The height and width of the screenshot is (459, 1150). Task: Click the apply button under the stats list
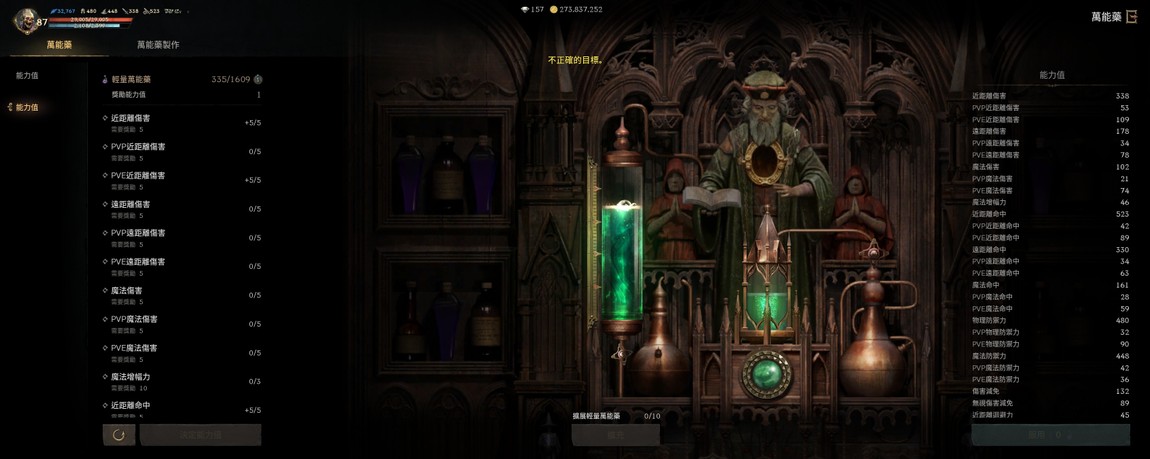[x=1050, y=435]
